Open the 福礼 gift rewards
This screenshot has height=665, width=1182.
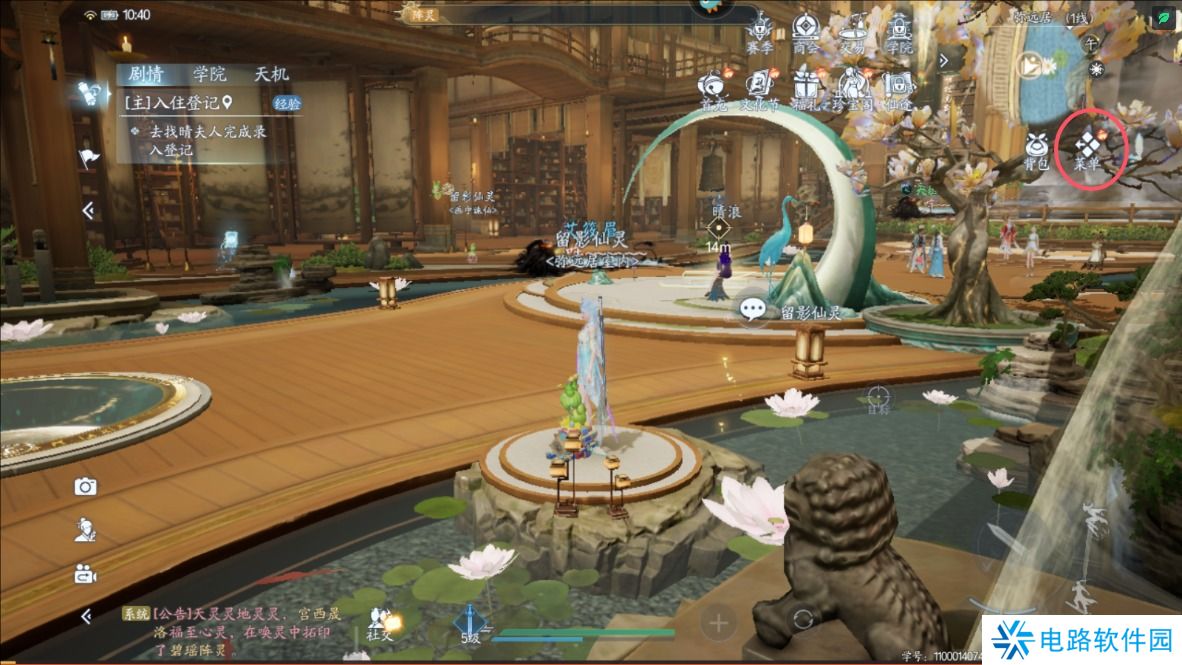(805, 87)
